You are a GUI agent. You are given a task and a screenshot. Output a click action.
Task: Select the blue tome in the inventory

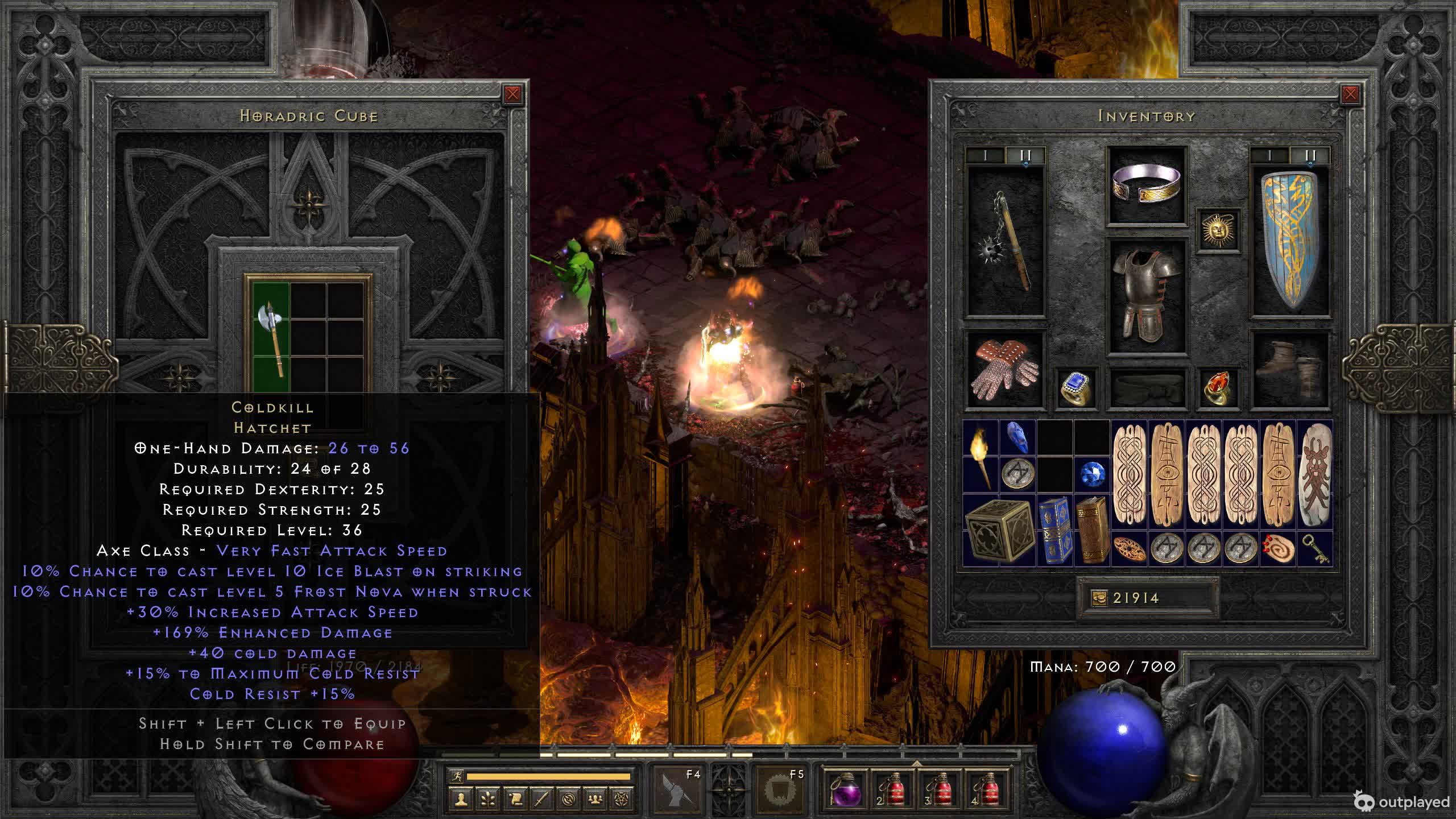click(x=1054, y=530)
